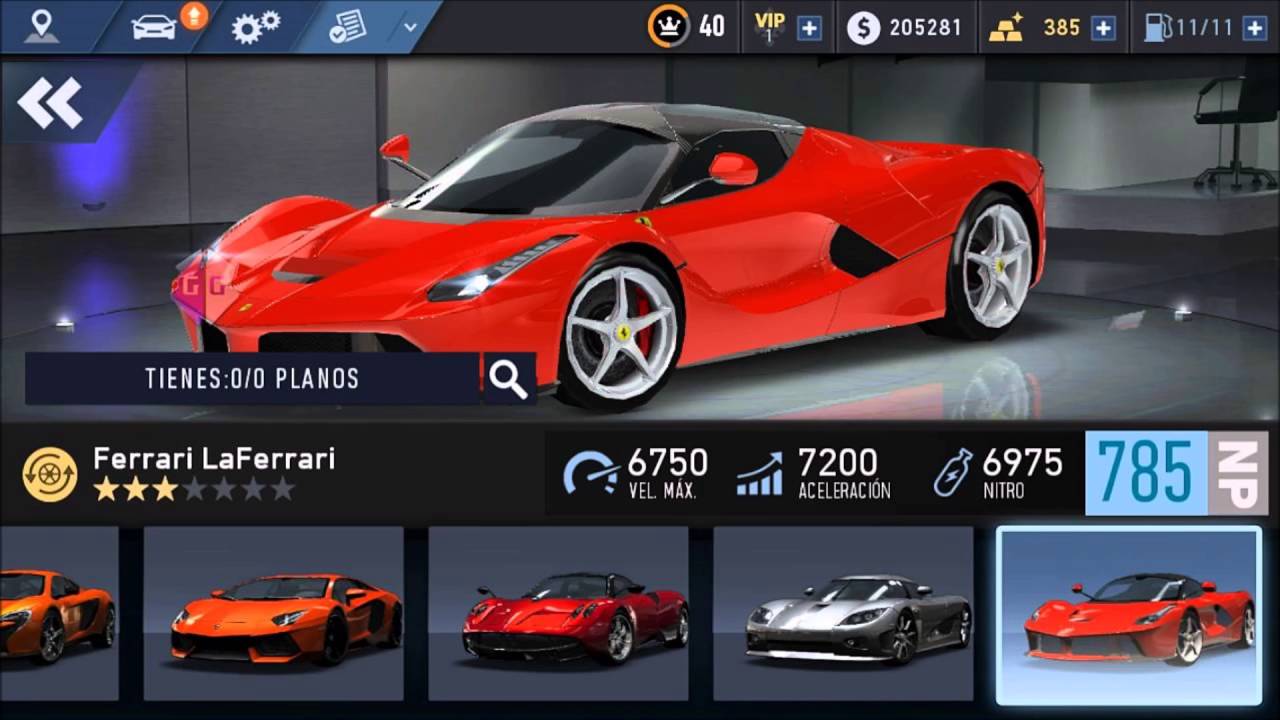Expand the top bar dropdown arrow
Image resolution: width=1280 pixels, height=720 pixels.
pyautogui.click(x=410, y=27)
